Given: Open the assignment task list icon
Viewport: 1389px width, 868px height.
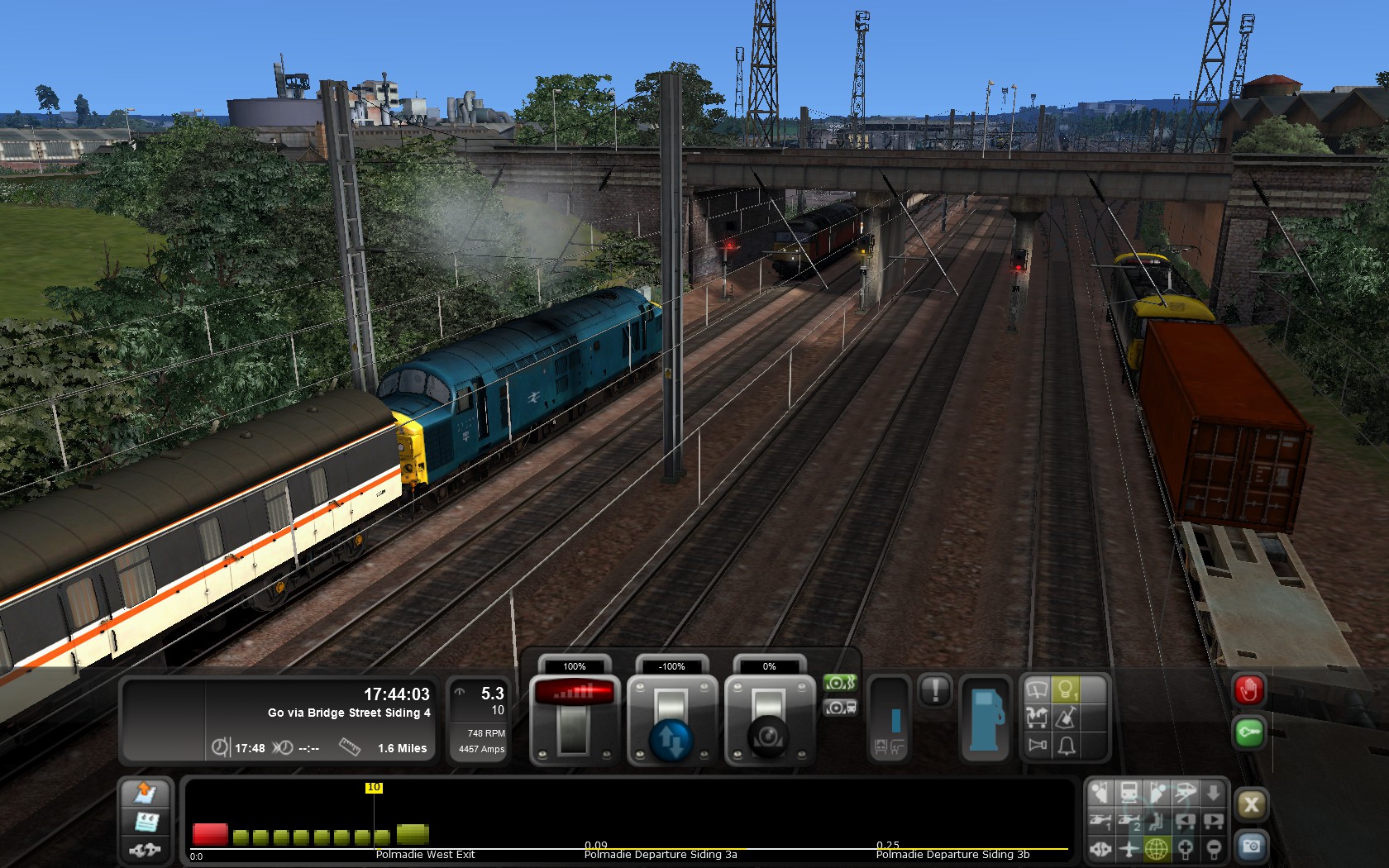Looking at the screenshot, I should (146, 822).
